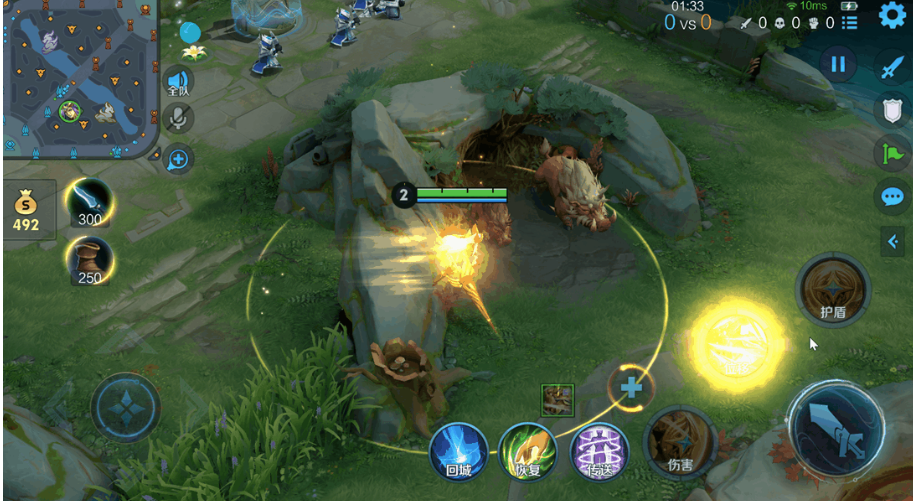The height and width of the screenshot is (501, 913).
Task: Use the 恢复 restore ability
Action: [527, 450]
